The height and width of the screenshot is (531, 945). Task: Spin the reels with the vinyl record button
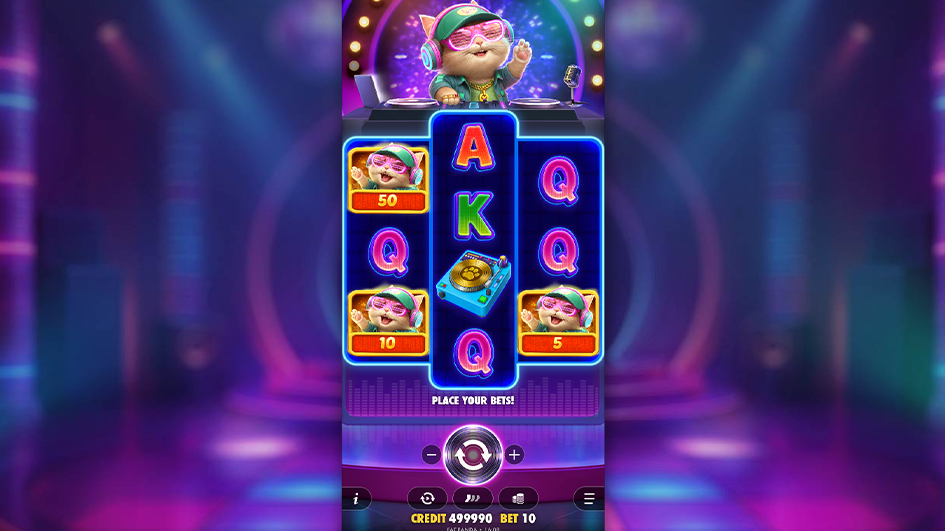[472, 454]
